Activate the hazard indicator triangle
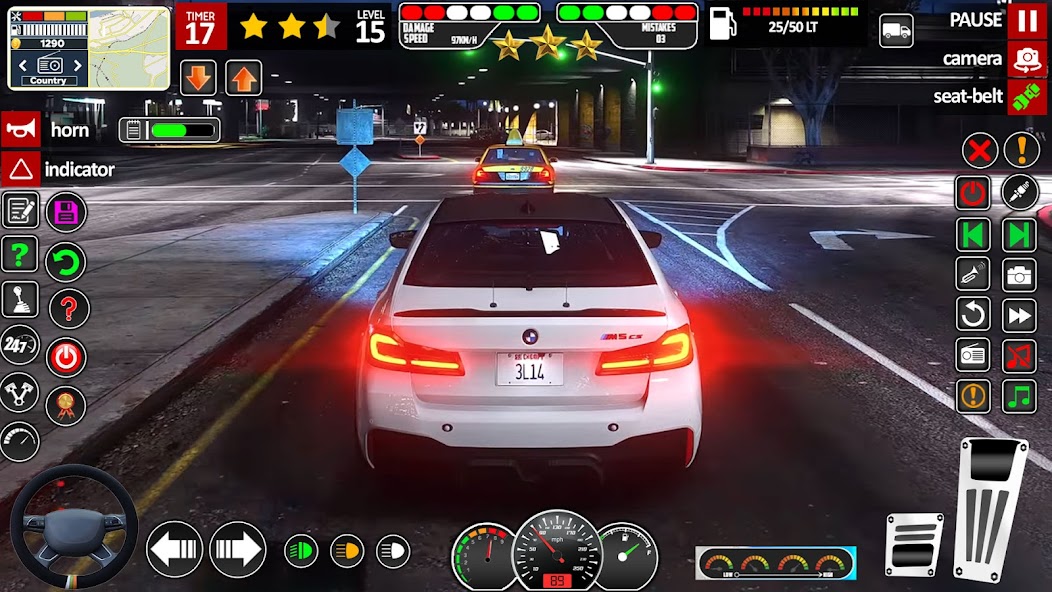Screen dimensions: 1052x592 [x=20, y=169]
